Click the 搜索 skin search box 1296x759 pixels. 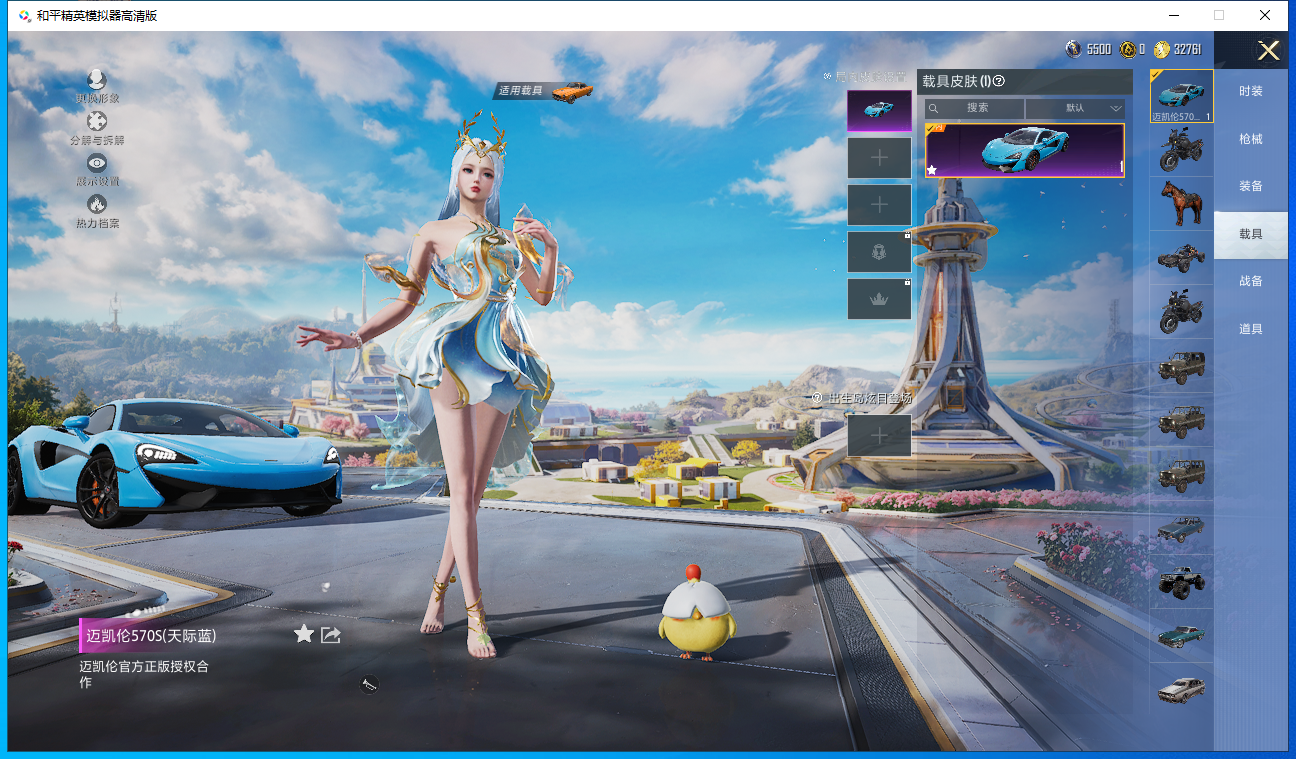pos(975,108)
